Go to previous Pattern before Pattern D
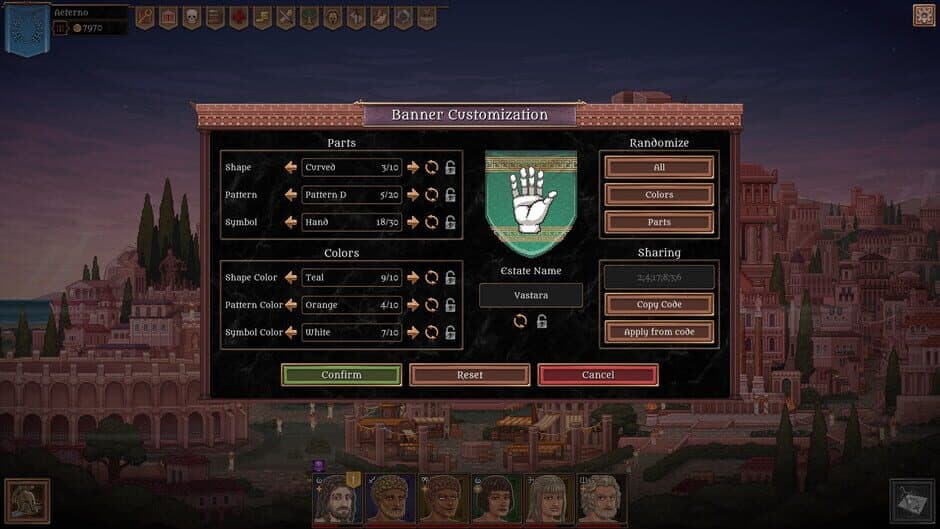The width and height of the screenshot is (940, 529). pos(291,195)
